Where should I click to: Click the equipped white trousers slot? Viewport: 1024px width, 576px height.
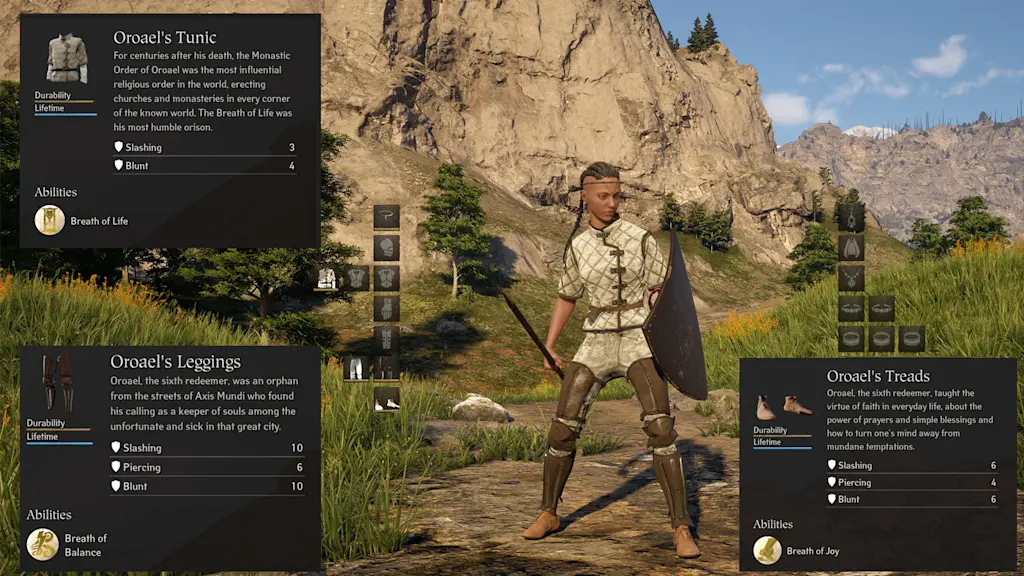[356, 368]
